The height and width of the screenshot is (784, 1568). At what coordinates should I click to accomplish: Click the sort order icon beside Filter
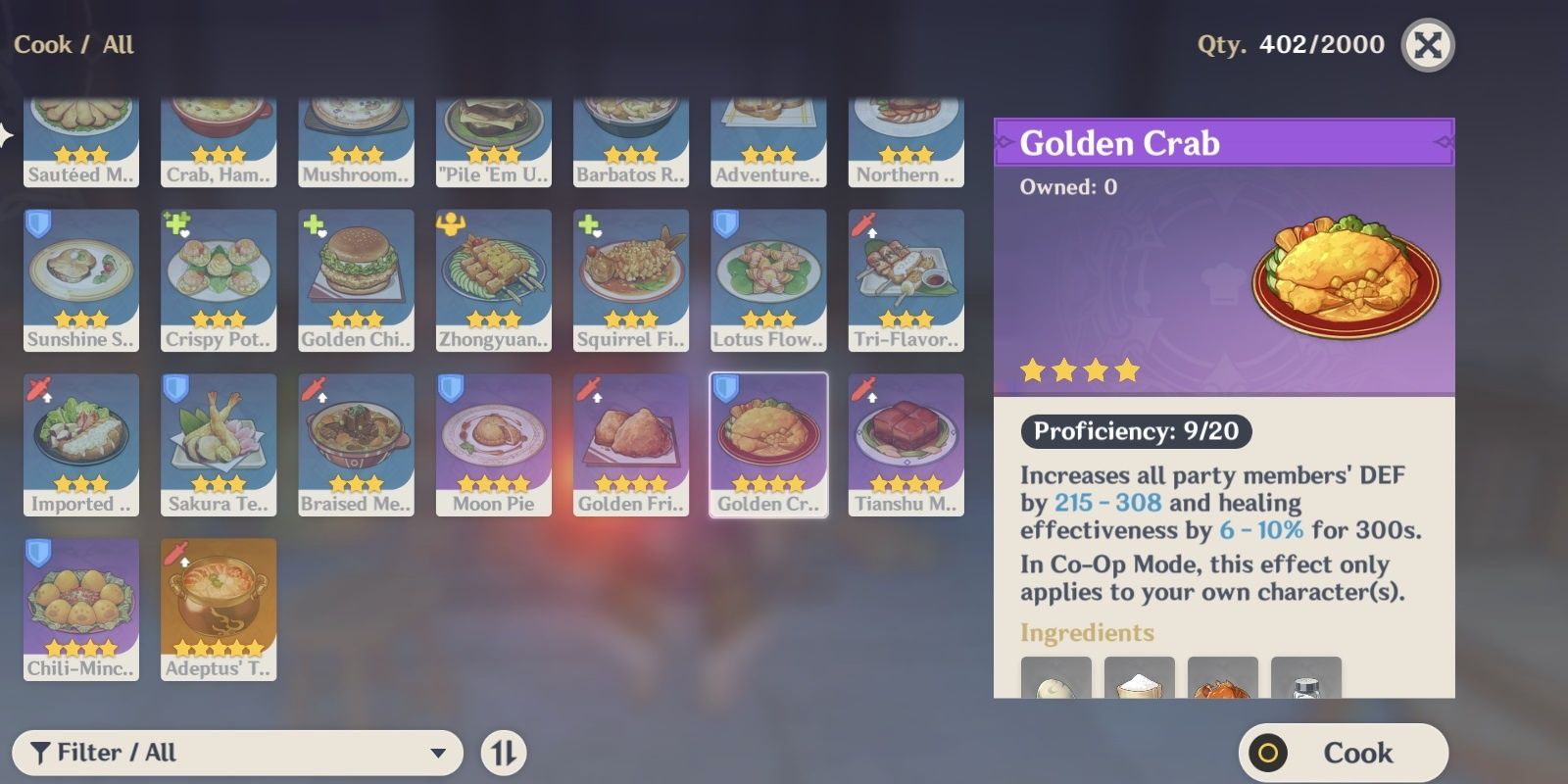pyautogui.click(x=504, y=753)
